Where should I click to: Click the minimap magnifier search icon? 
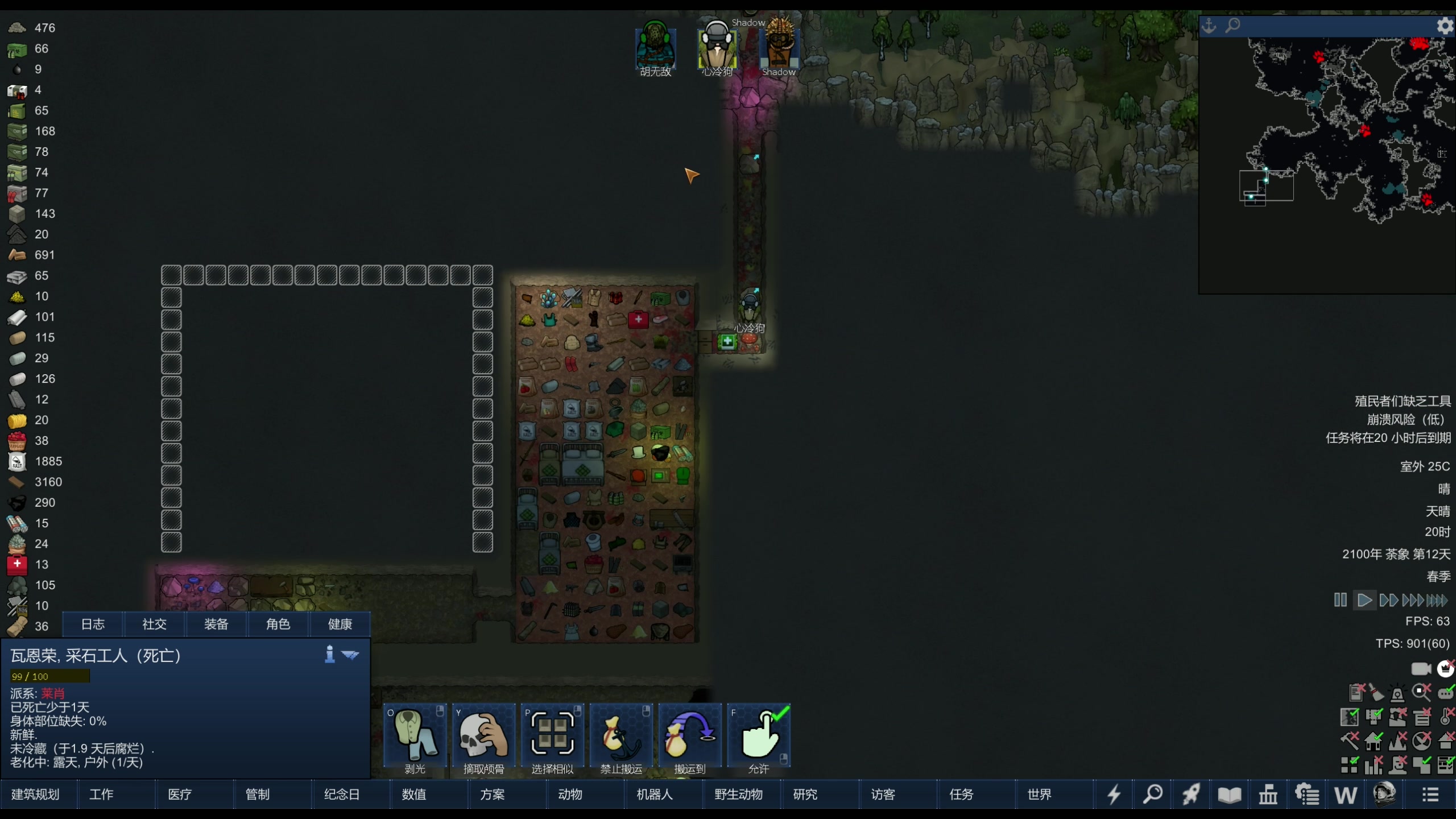(1232, 26)
